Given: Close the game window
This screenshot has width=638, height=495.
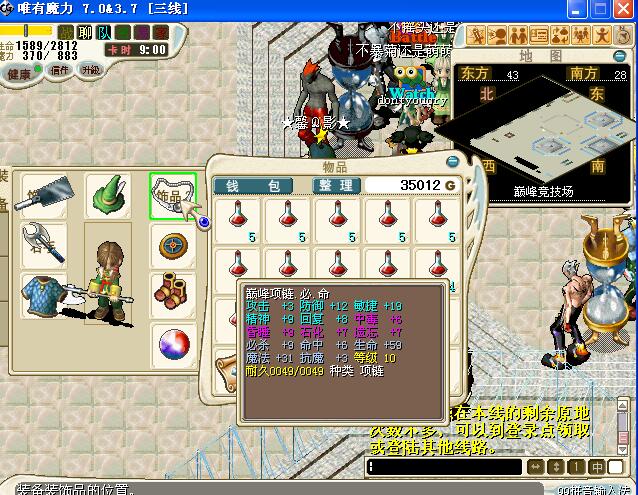Looking at the screenshot, I should (x=624, y=9).
